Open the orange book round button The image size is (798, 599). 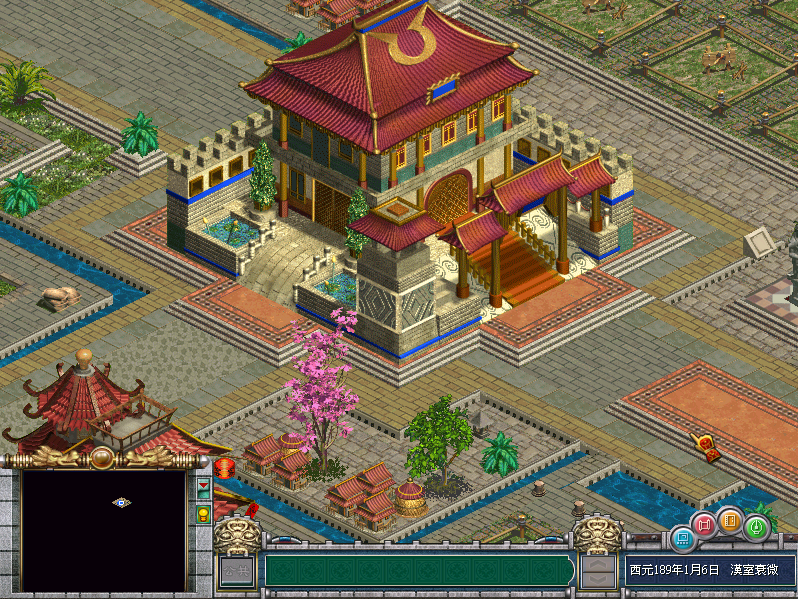point(730,520)
